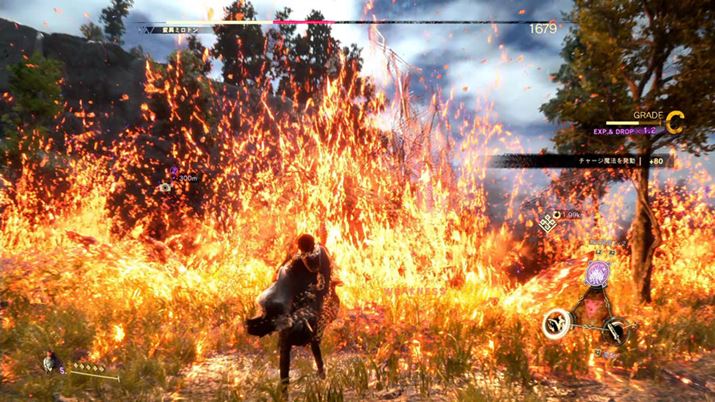
Task: Choose the lower-right spell wheel icon
Action: tap(616, 332)
